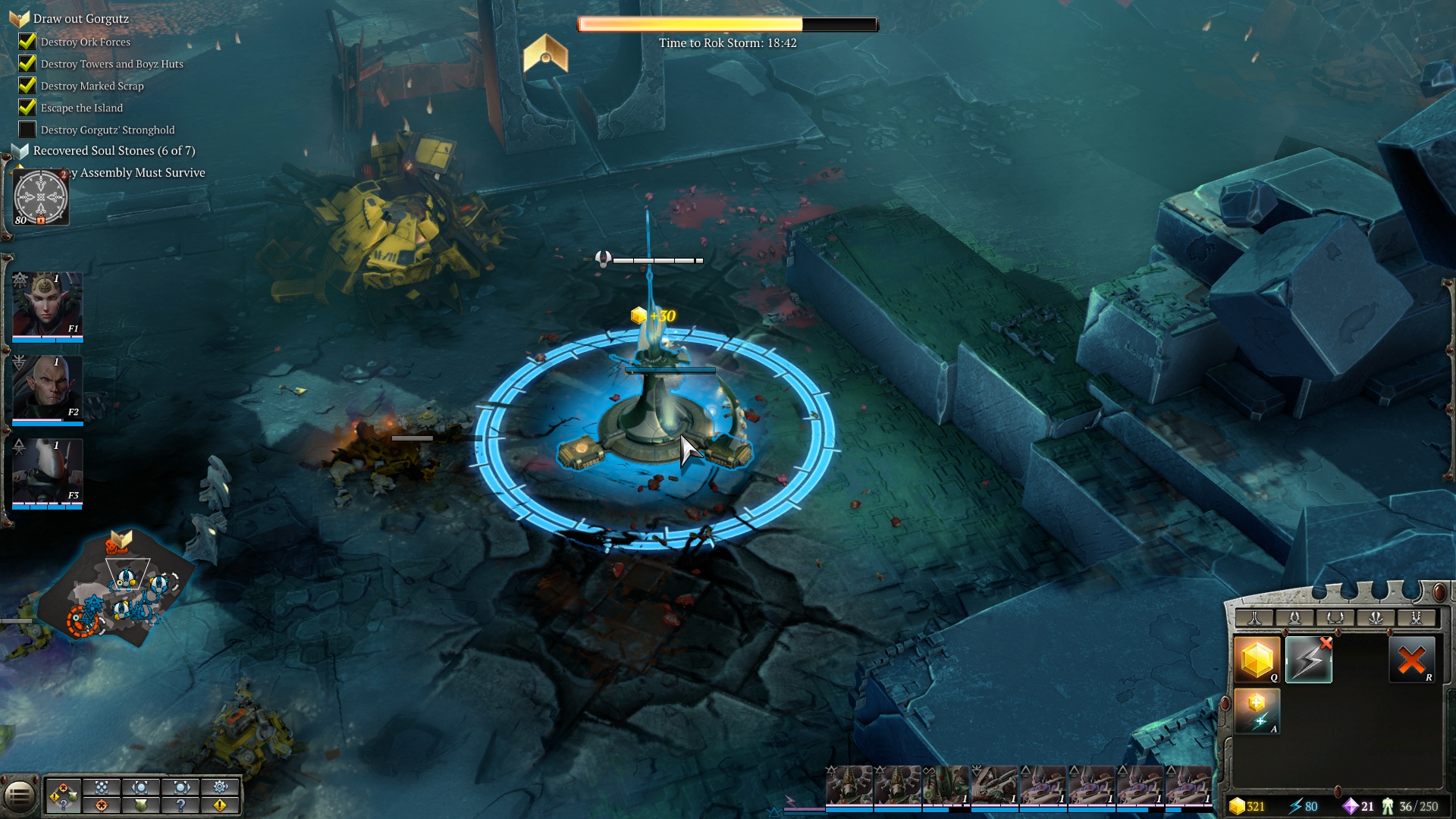The image size is (1456, 819).
Task: Select the F3 masked hero portrait
Action: pos(47,472)
